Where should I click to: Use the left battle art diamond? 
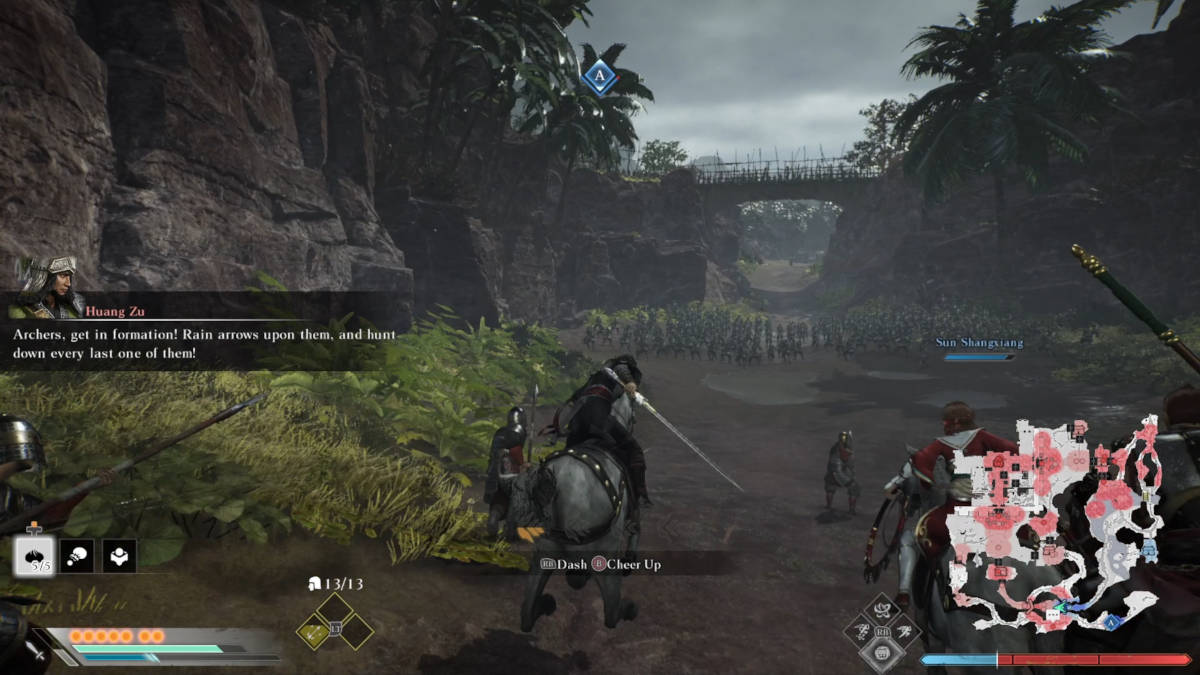pyautogui.click(x=859, y=631)
